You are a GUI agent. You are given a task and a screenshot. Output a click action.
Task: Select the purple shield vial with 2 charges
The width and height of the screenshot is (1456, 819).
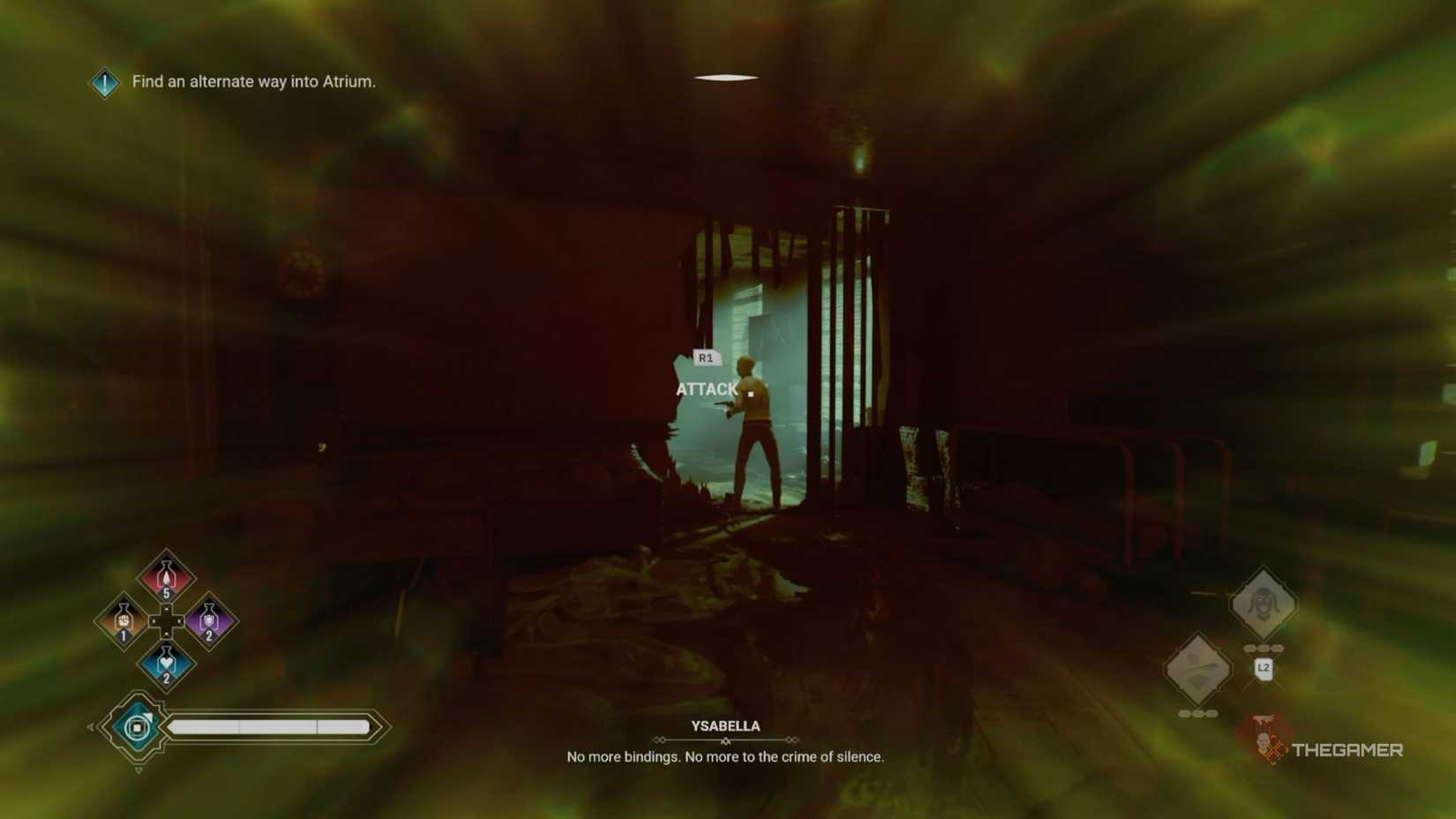point(209,621)
